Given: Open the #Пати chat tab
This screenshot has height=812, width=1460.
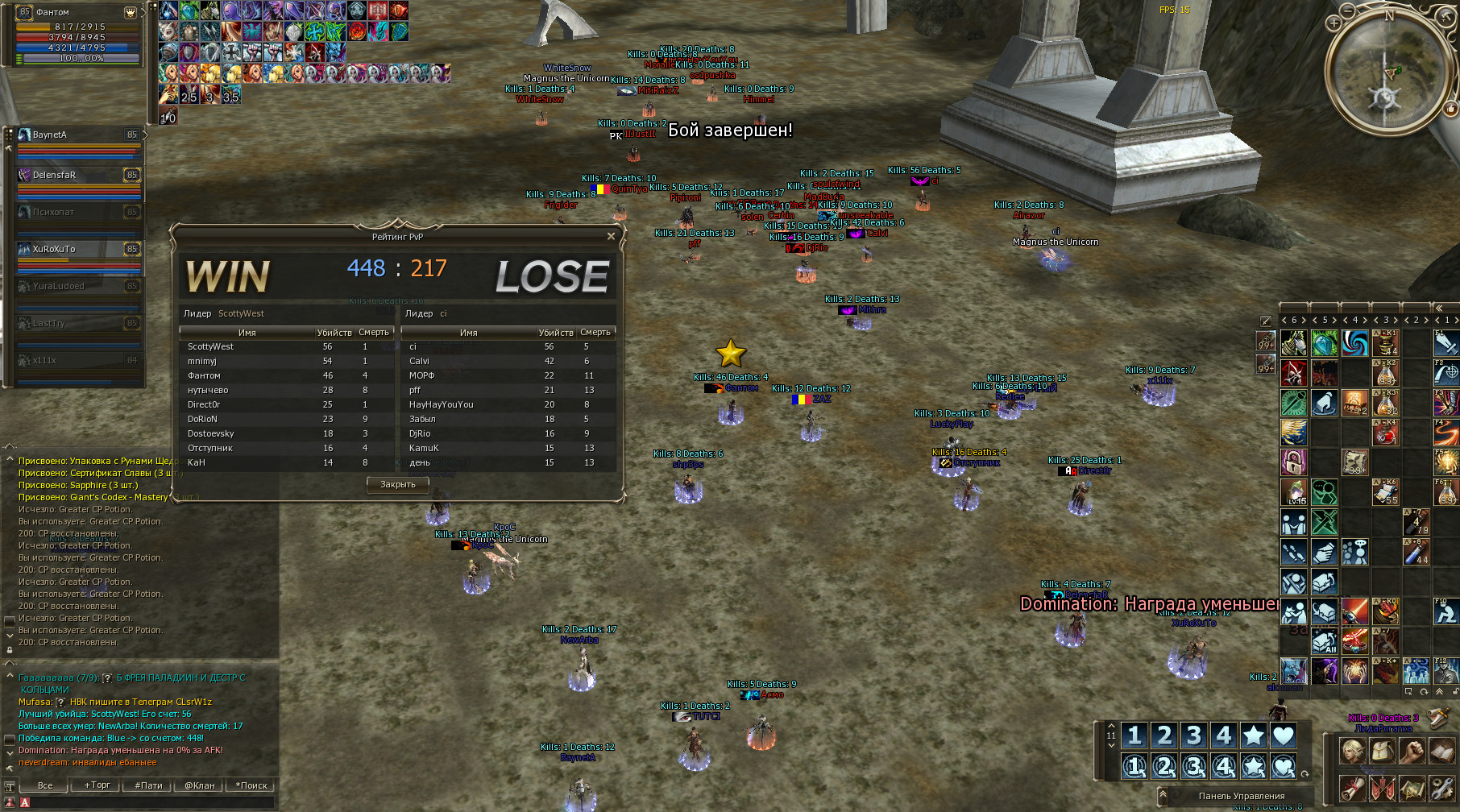Looking at the screenshot, I should coord(149,785).
